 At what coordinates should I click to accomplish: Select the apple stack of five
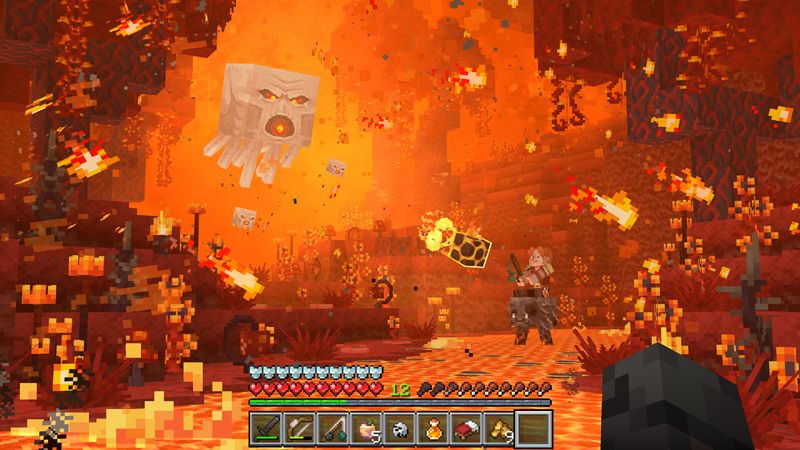click(x=366, y=427)
